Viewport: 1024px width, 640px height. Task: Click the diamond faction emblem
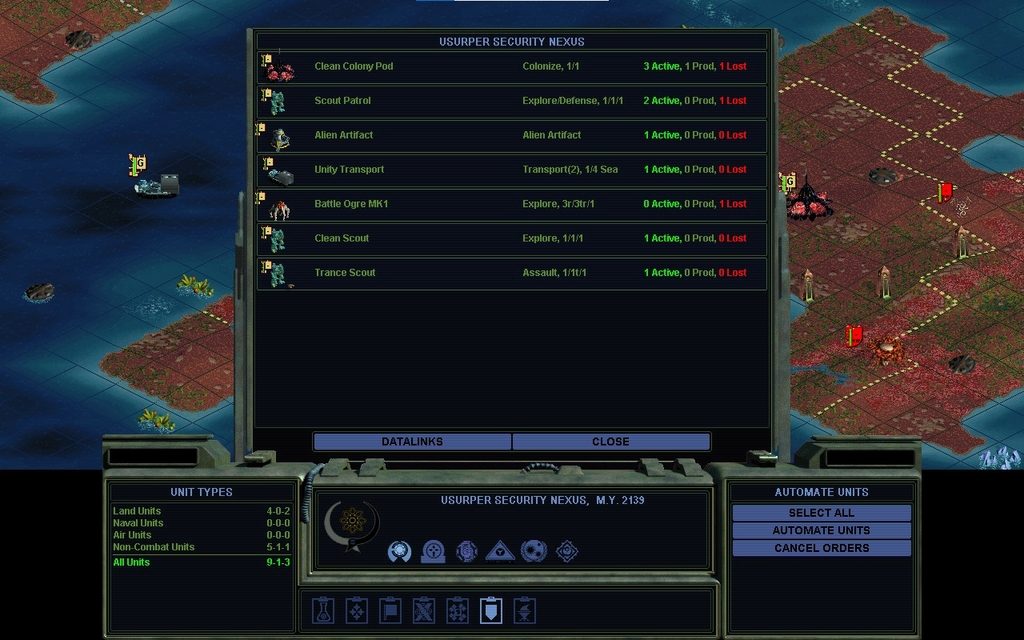point(567,551)
